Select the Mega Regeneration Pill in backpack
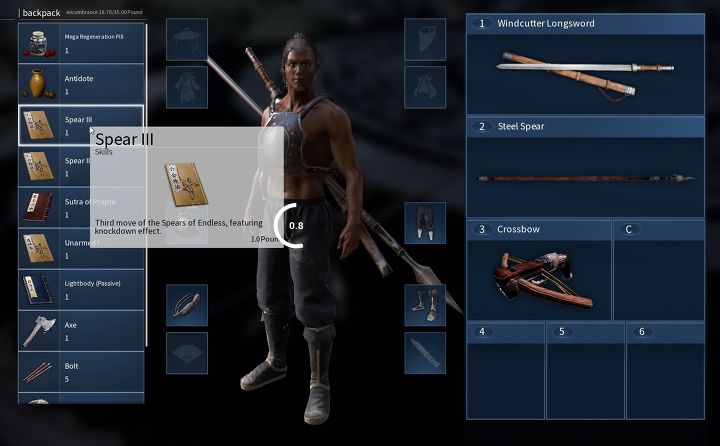This screenshot has height=446, width=720. pyautogui.click(x=81, y=42)
